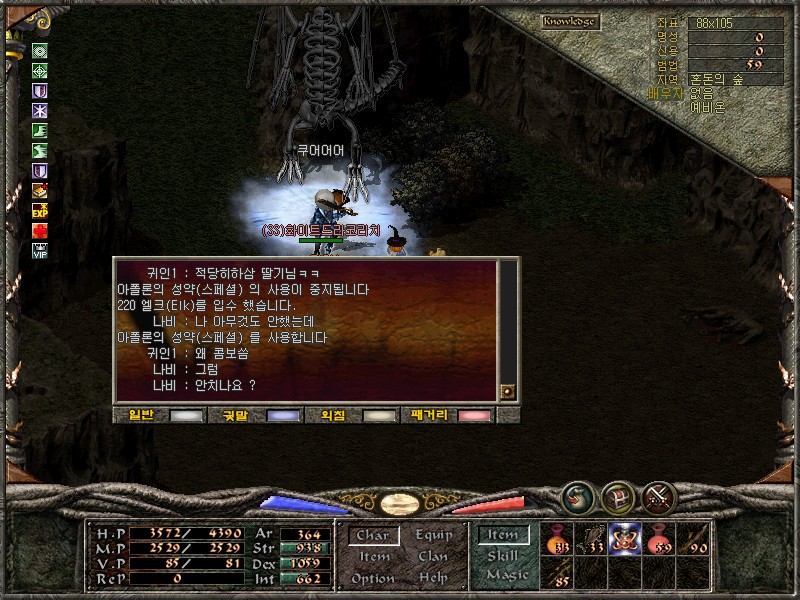Open the Char panel

click(x=373, y=536)
